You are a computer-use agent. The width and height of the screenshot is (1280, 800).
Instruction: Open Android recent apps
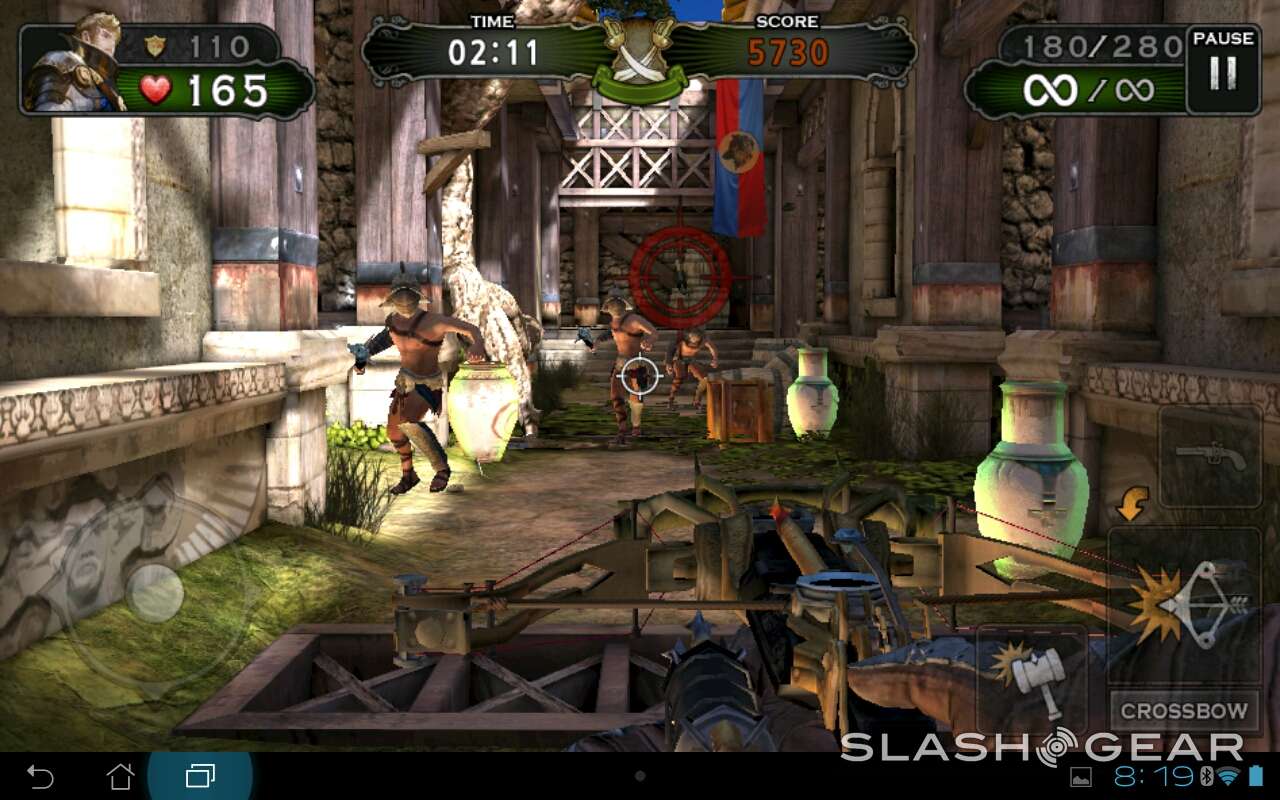[200, 776]
